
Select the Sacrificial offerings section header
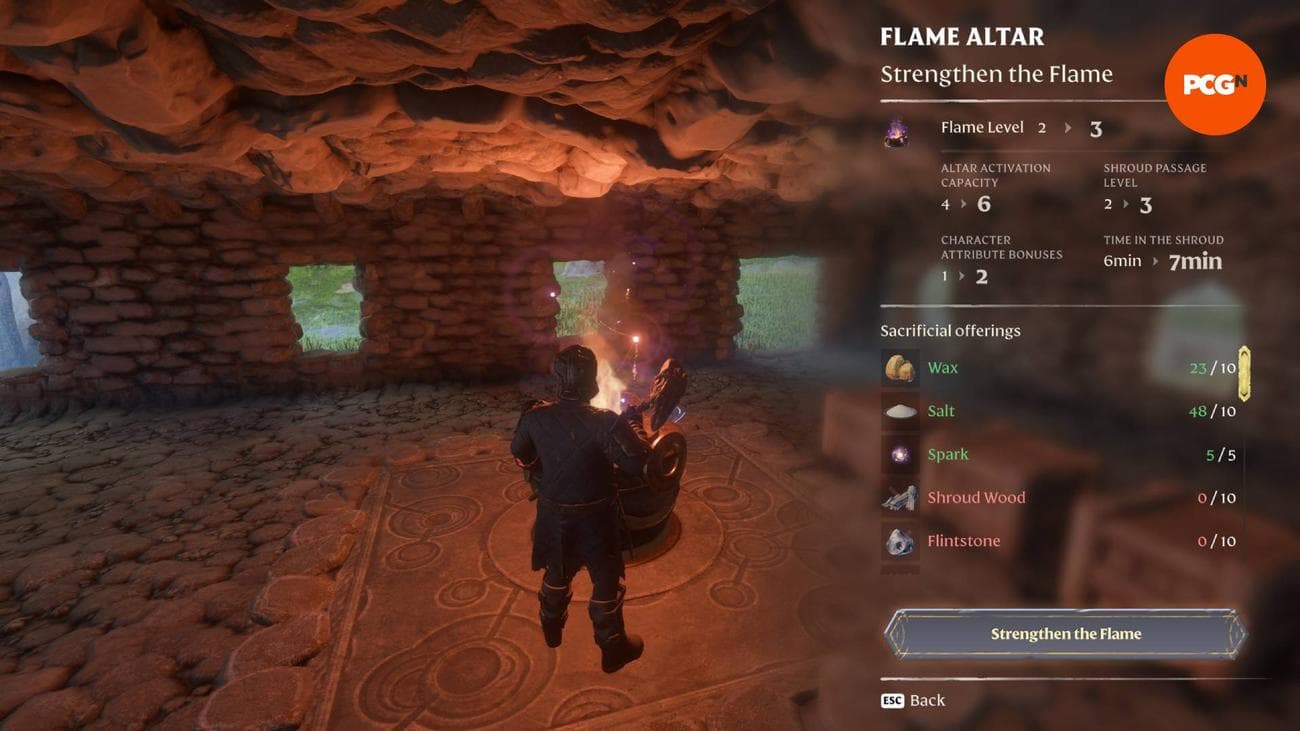pyautogui.click(x=949, y=330)
